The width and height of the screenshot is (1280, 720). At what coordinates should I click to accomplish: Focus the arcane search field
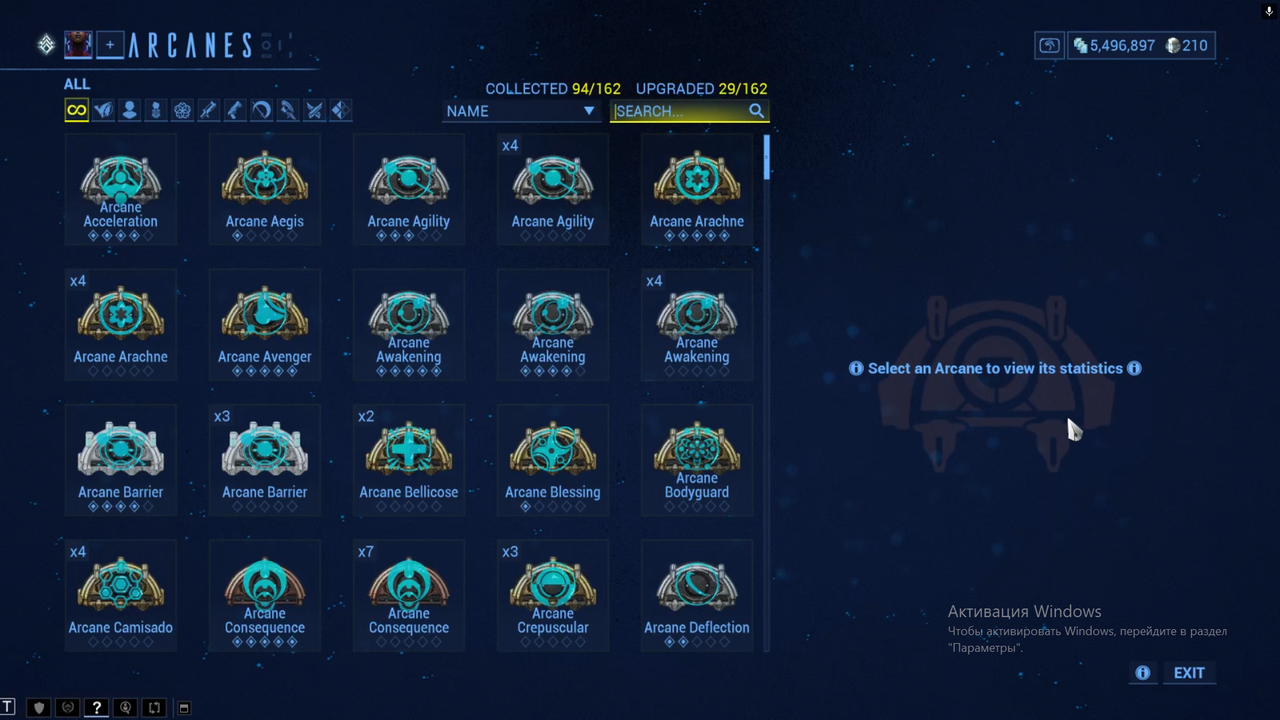click(680, 111)
